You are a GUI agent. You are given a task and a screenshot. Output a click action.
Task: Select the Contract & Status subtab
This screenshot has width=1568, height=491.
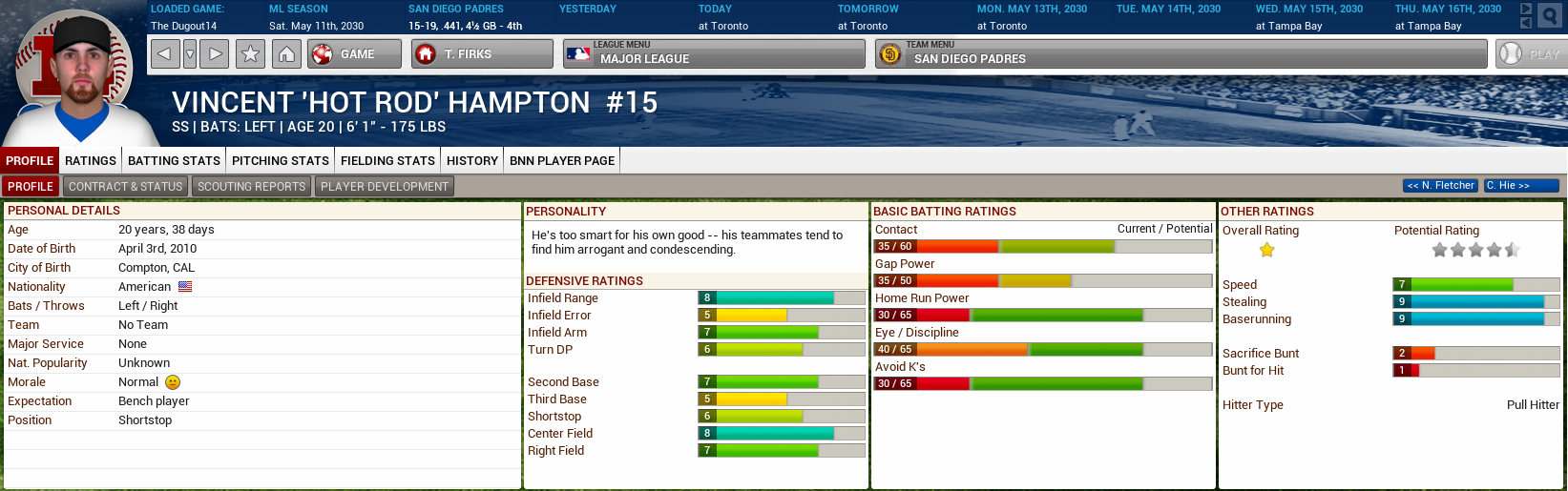click(x=125, y=187)
